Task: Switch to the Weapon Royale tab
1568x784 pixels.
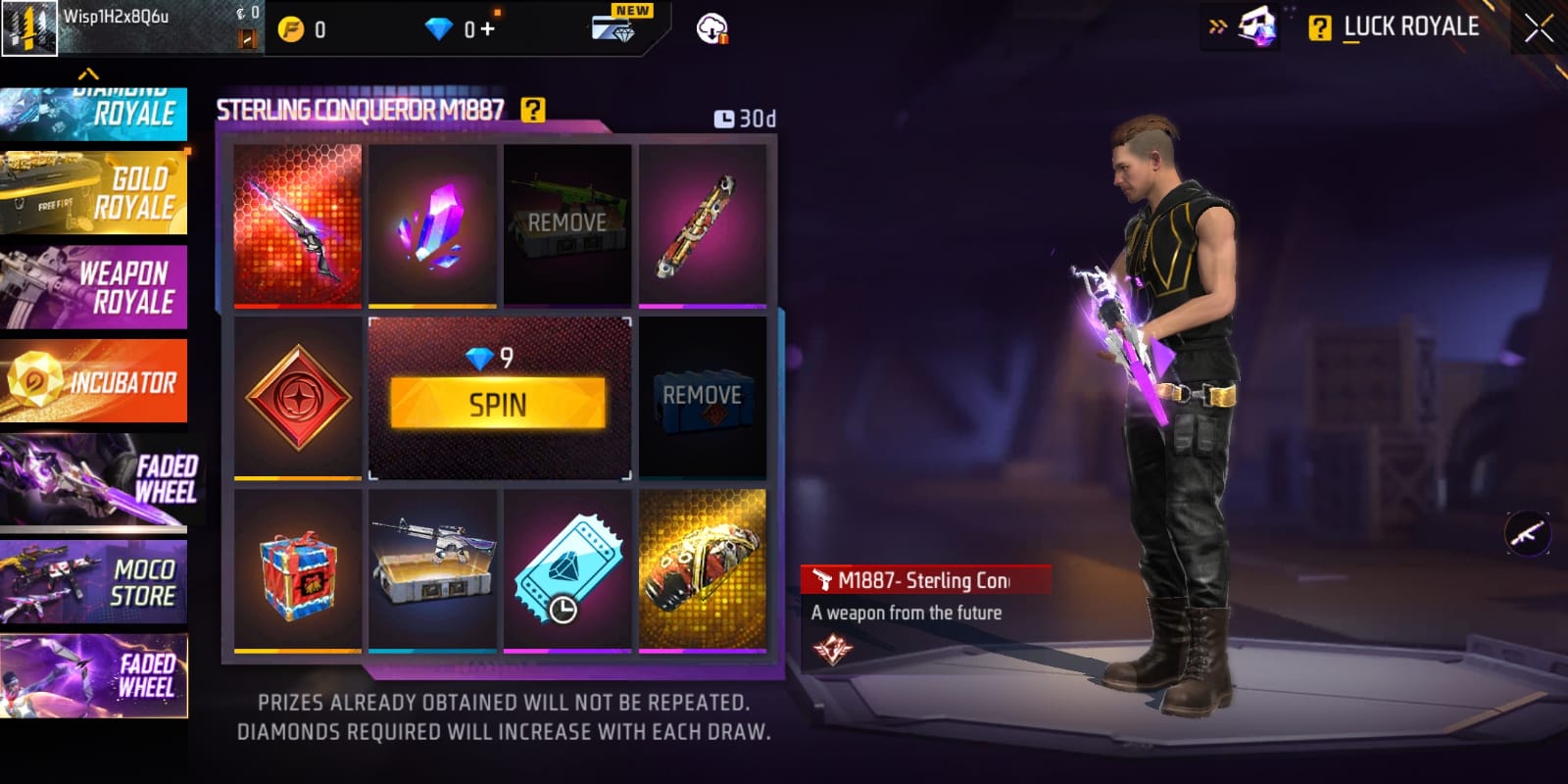Action: 94,287
